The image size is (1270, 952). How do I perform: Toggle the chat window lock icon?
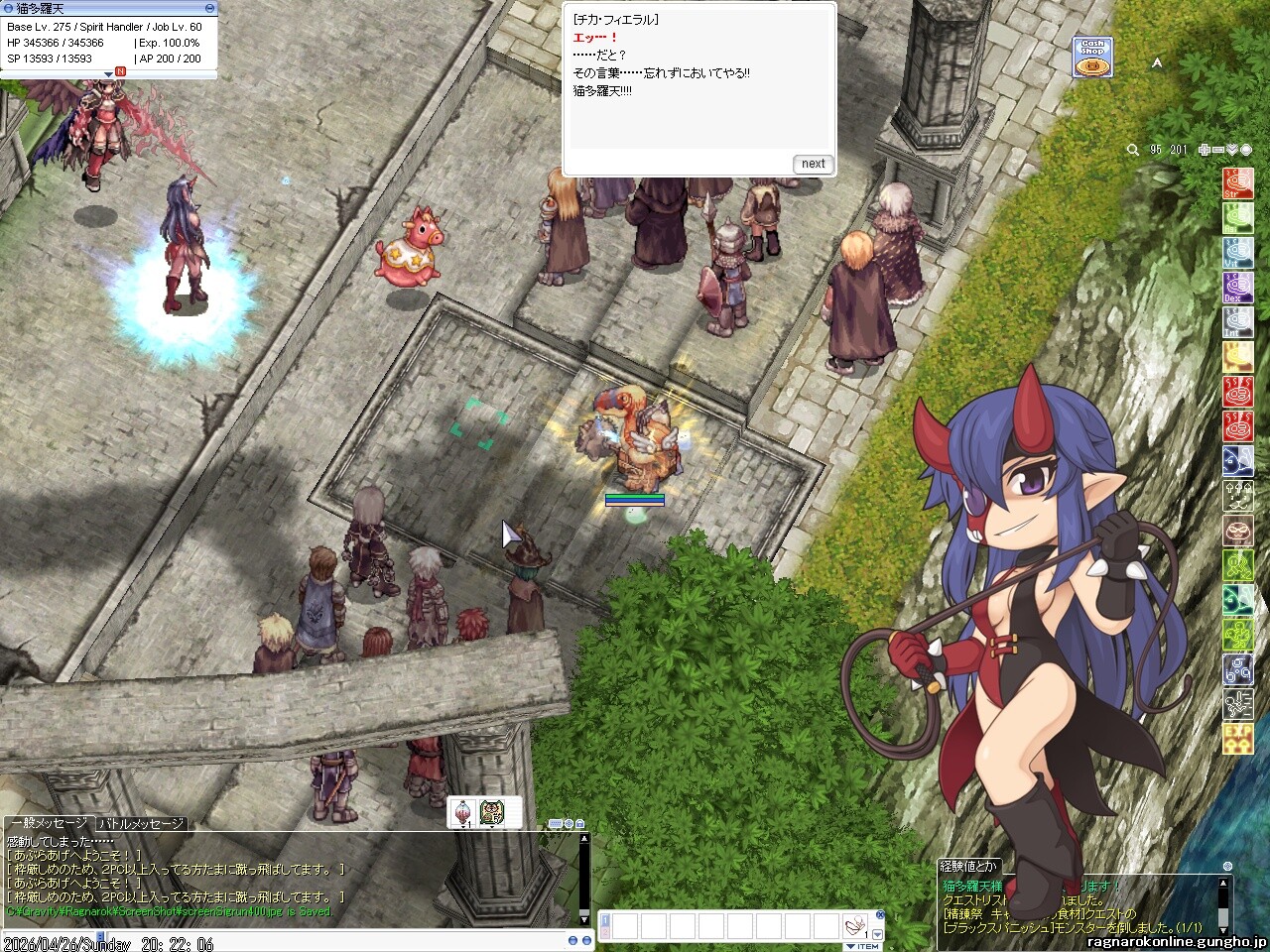(579, 824)
